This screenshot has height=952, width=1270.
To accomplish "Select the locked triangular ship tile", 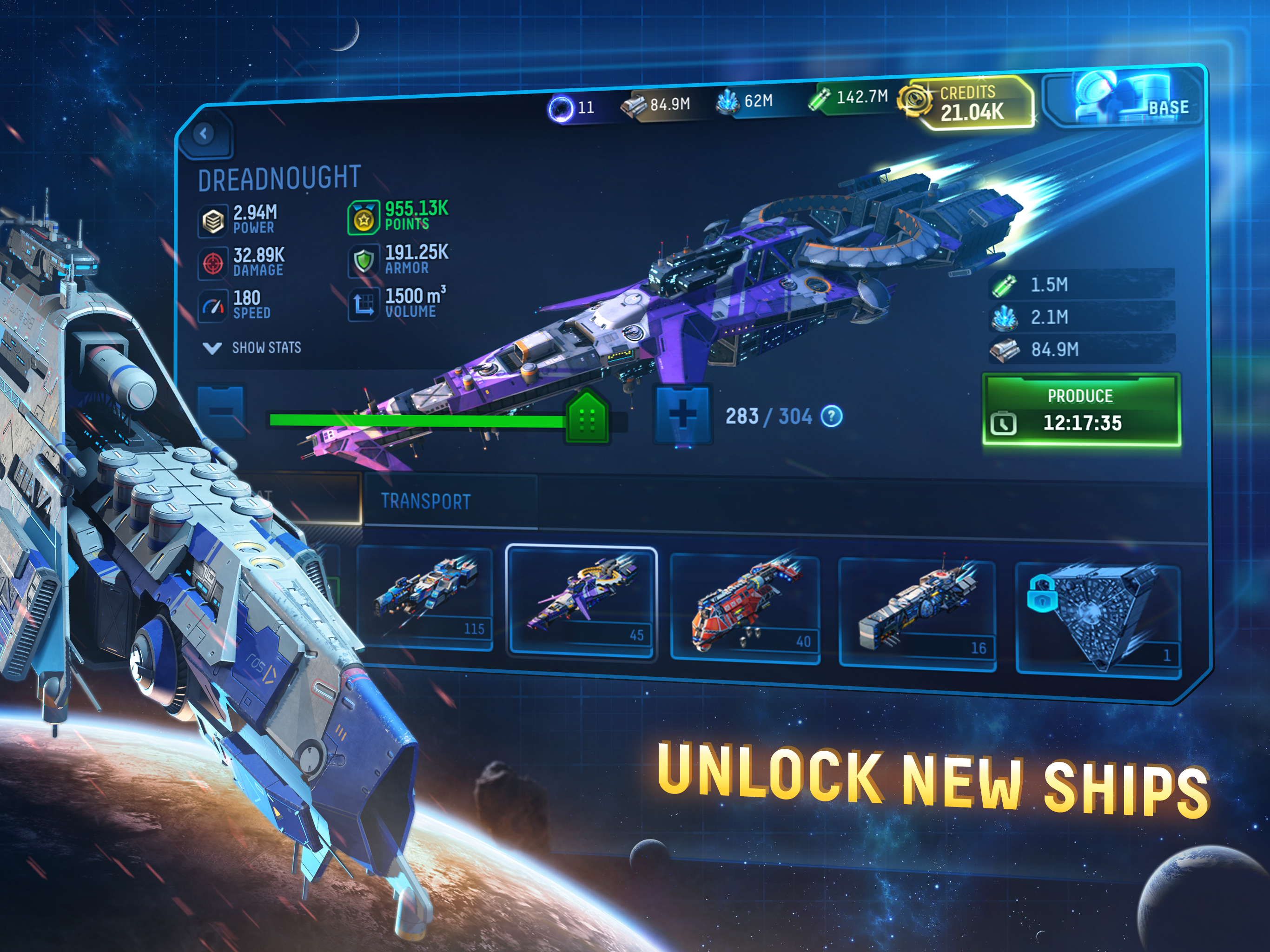I will (x=1098, y=617).
